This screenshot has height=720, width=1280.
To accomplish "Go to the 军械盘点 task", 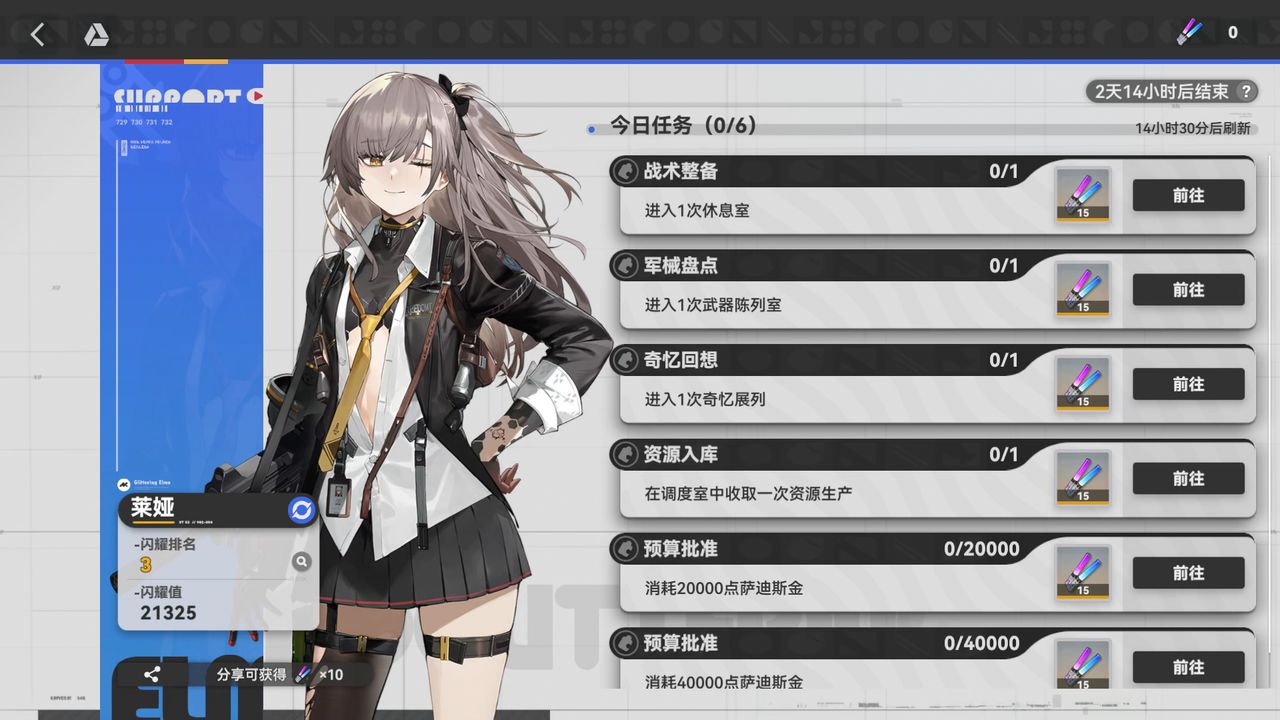I will click(x=1188, y=290).
